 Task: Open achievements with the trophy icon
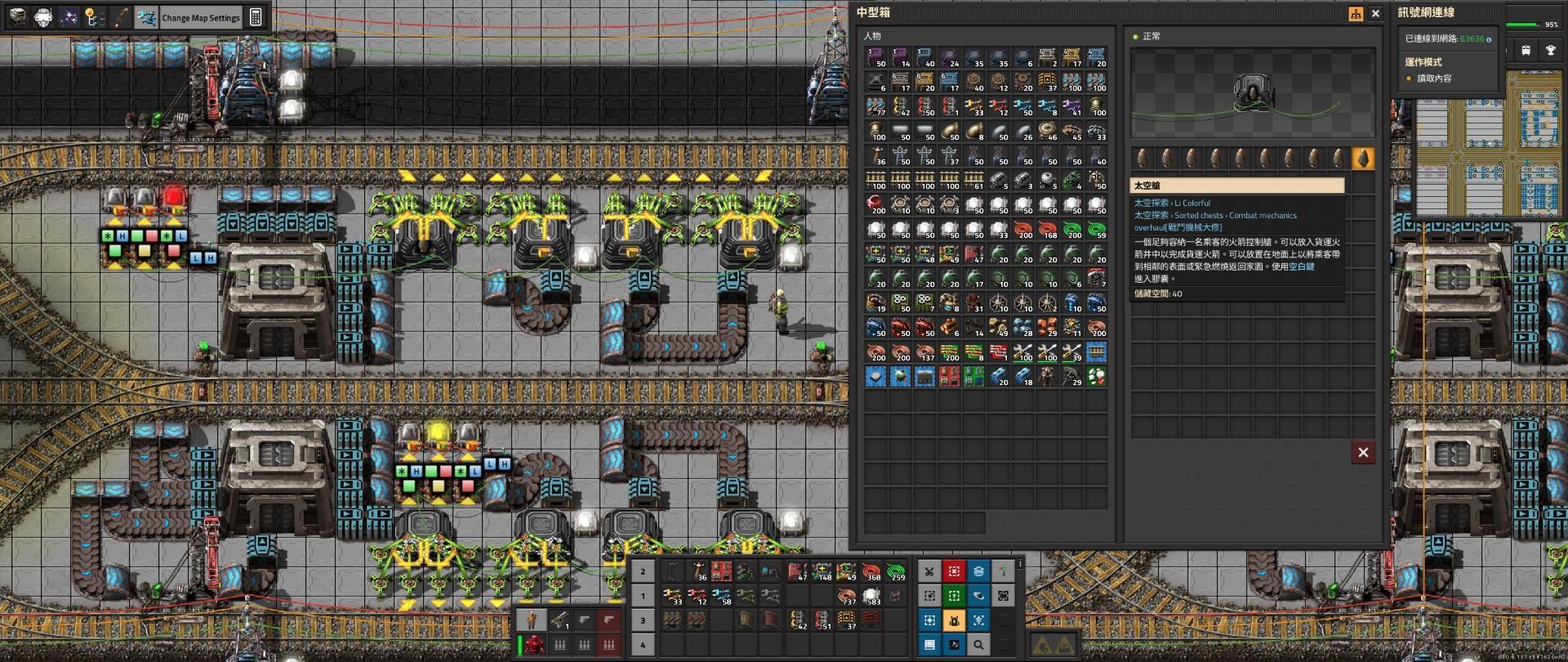click(1551, 51)
